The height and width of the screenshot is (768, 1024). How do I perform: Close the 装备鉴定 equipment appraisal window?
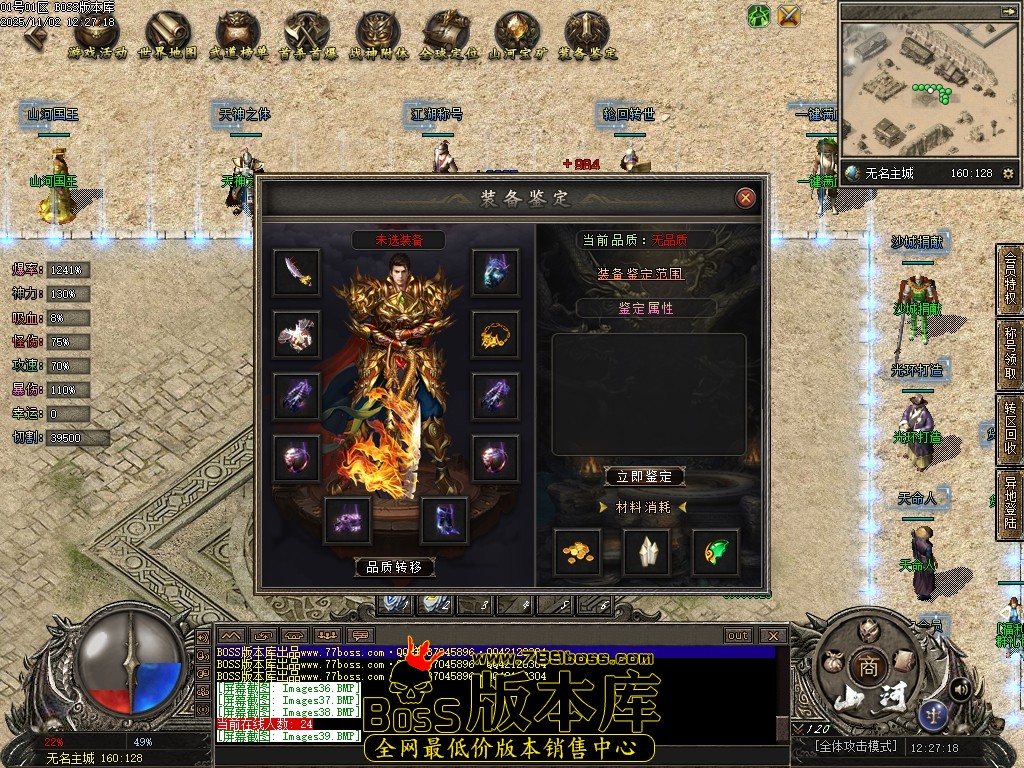pyautogui.click(x=745, y=198)
